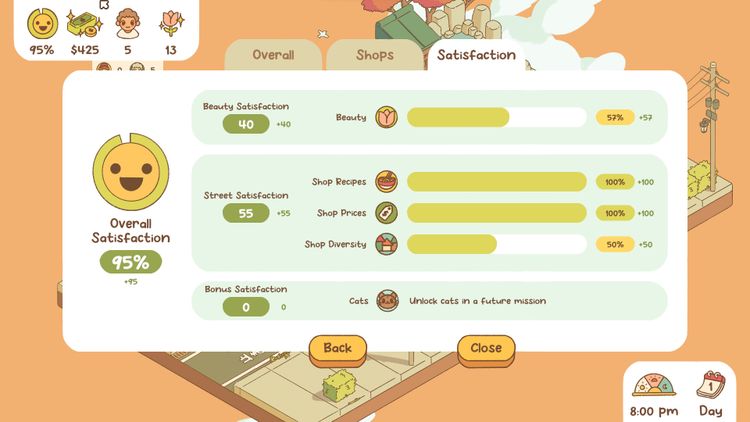This screenshot has width=750, height=422.
Task: Click the calendar Day icon
Action: coord(710,386)
